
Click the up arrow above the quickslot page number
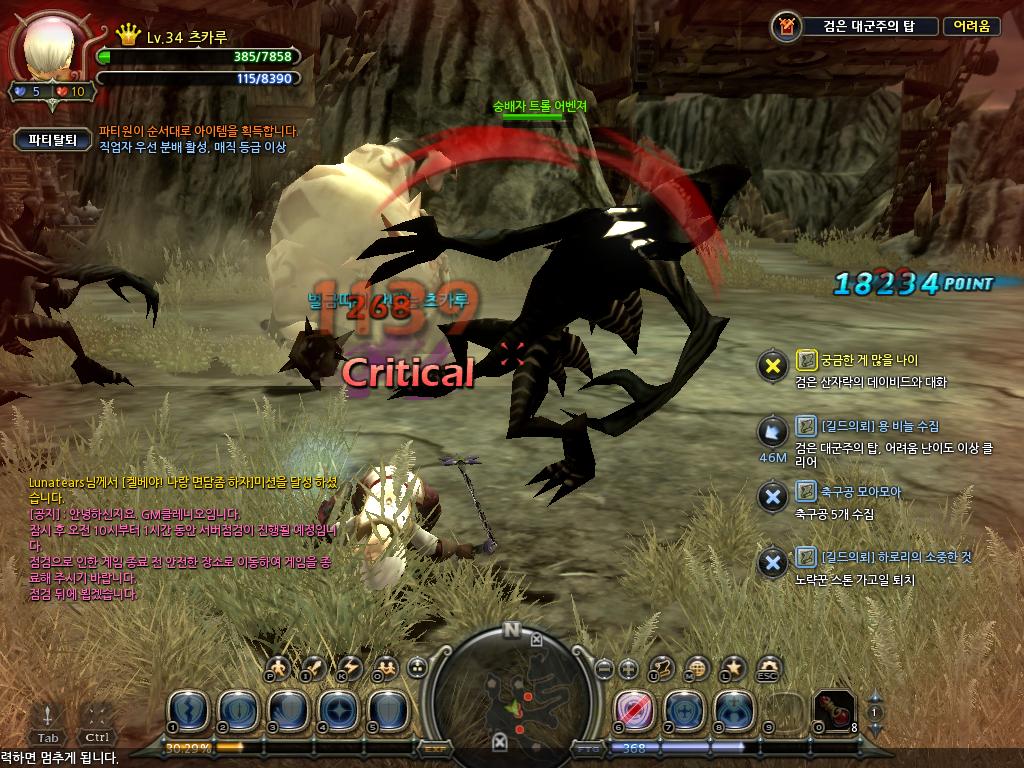coord(876,696)
